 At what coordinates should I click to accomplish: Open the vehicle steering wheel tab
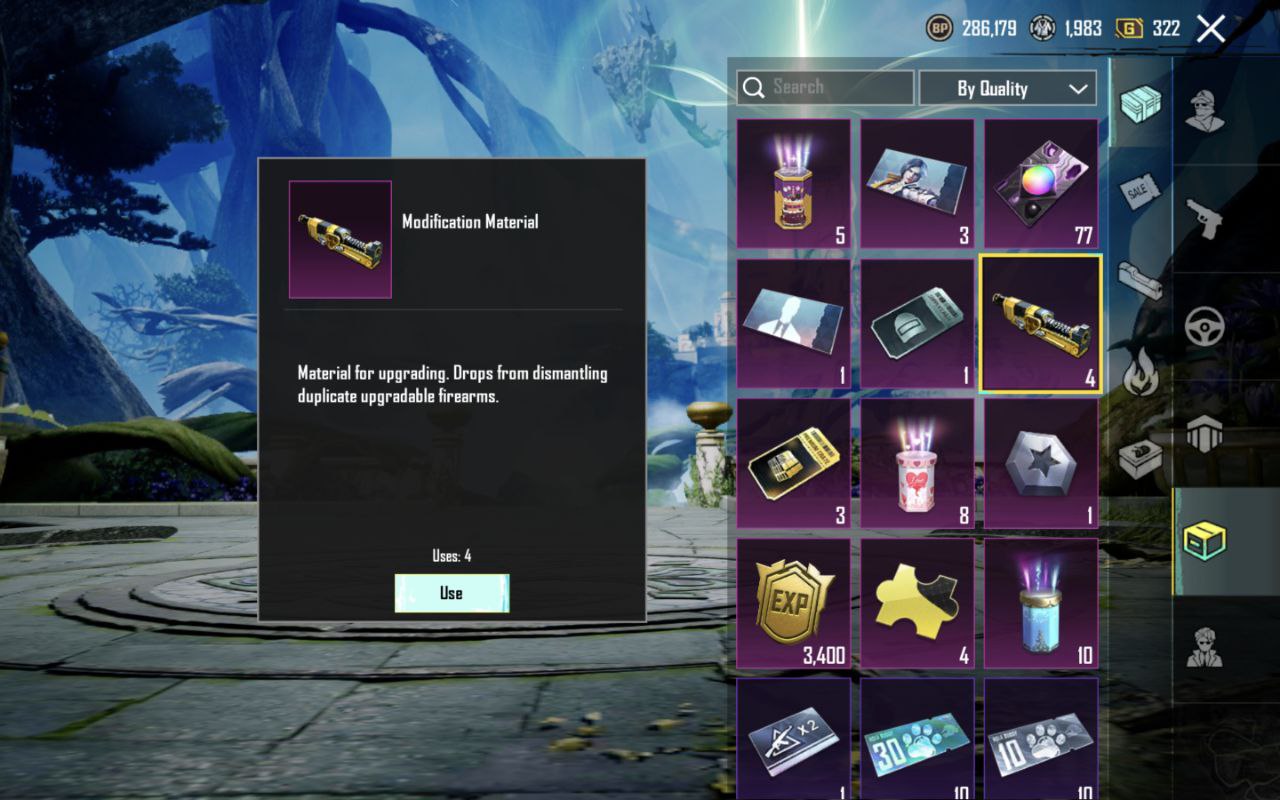point(1204,325)
